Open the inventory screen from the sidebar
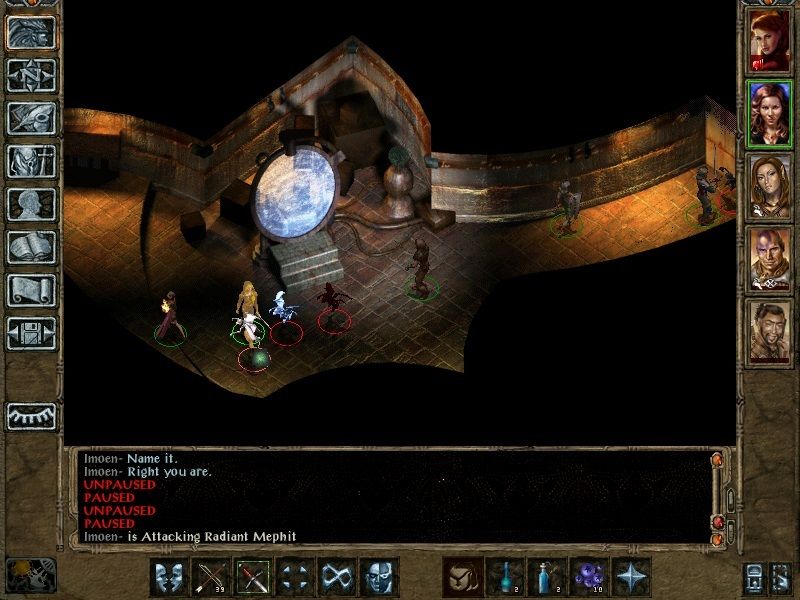 [x=31, y=161]
